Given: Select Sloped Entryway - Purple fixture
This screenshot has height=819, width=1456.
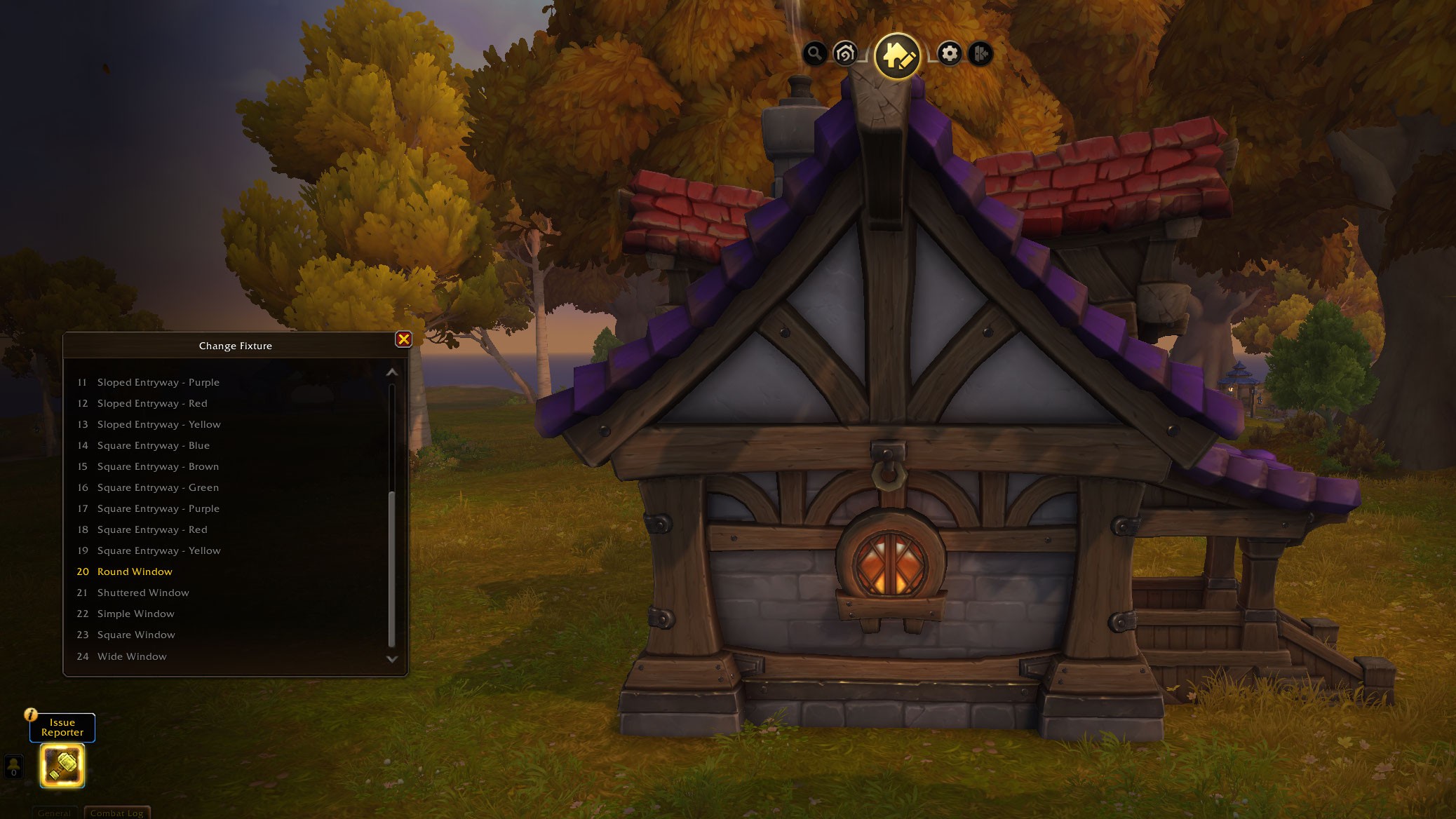Looking at the screenshot, I should tap(158, 382).
